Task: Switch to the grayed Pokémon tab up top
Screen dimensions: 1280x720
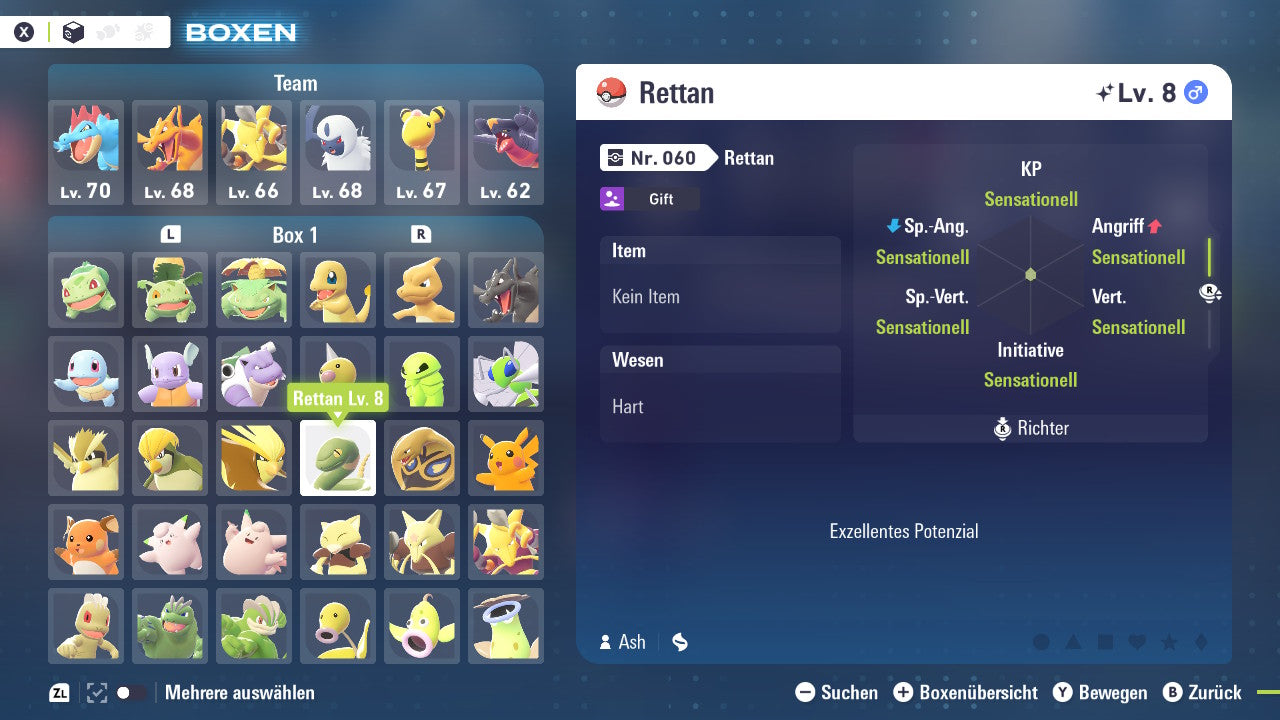Action: (x=108, y=31)
